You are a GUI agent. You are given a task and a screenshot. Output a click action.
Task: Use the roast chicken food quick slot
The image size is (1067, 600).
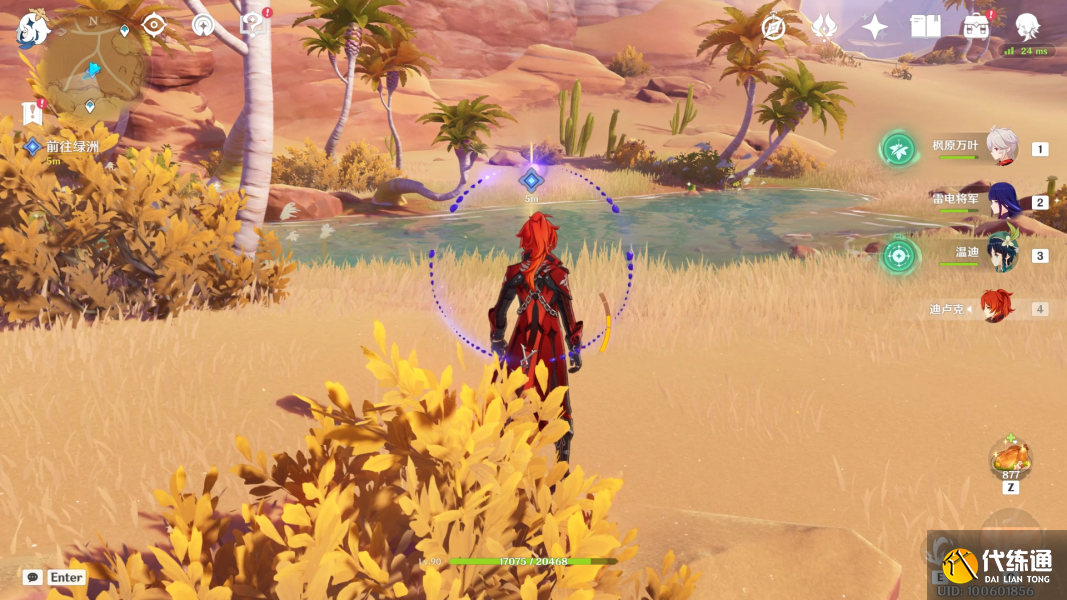pos(1010,460)
